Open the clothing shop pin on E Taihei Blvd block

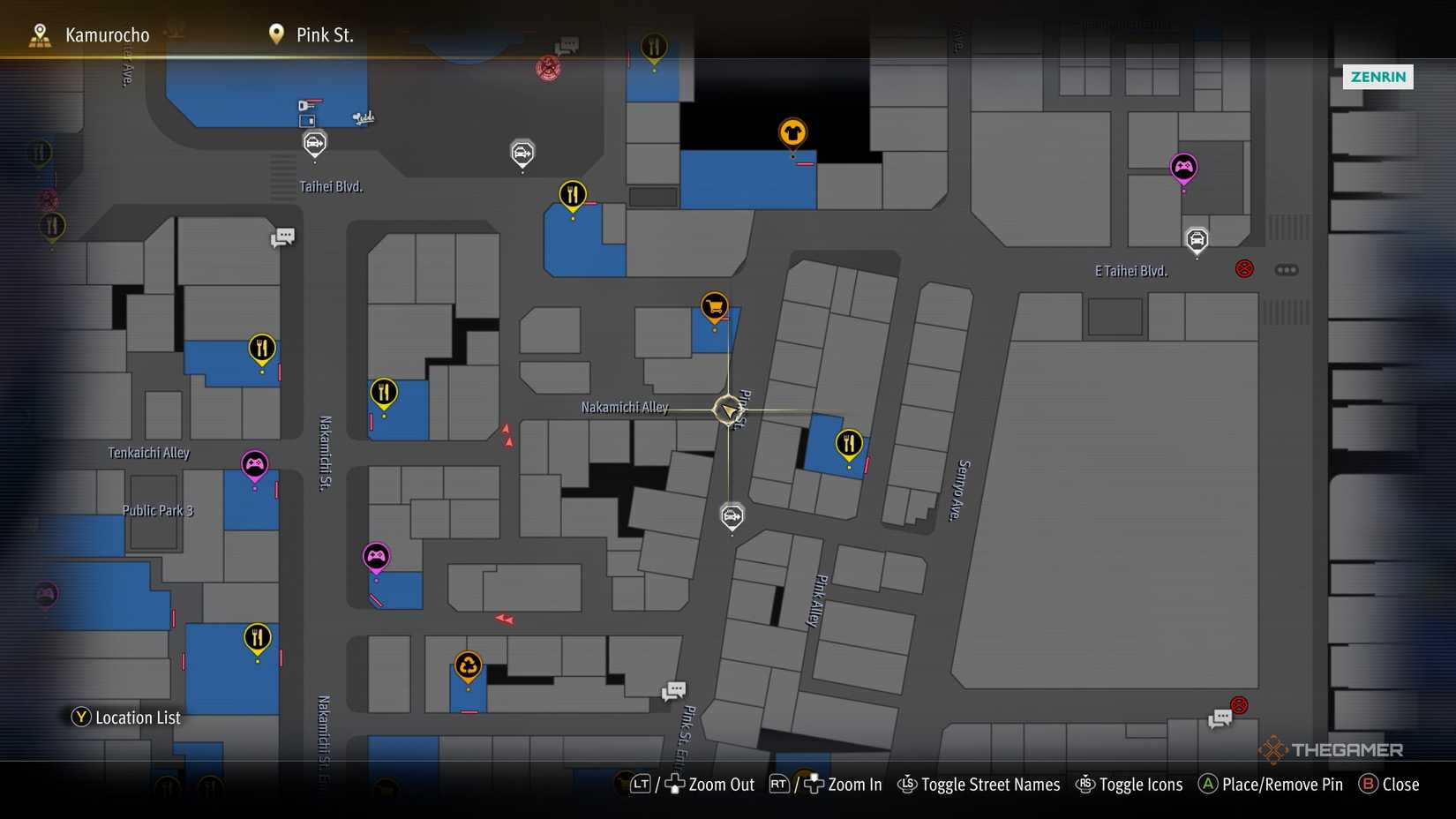click(792, 132)
